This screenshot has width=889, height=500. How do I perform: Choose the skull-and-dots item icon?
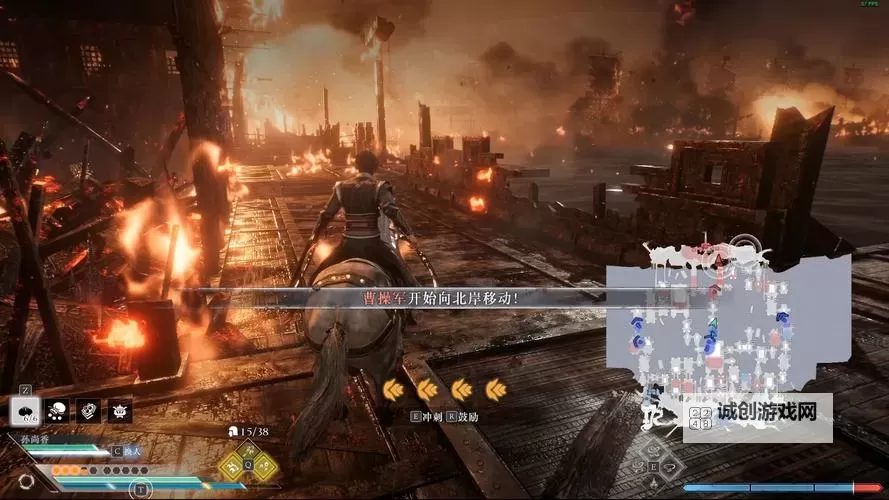pyautogui.click(x=59, y=409)
